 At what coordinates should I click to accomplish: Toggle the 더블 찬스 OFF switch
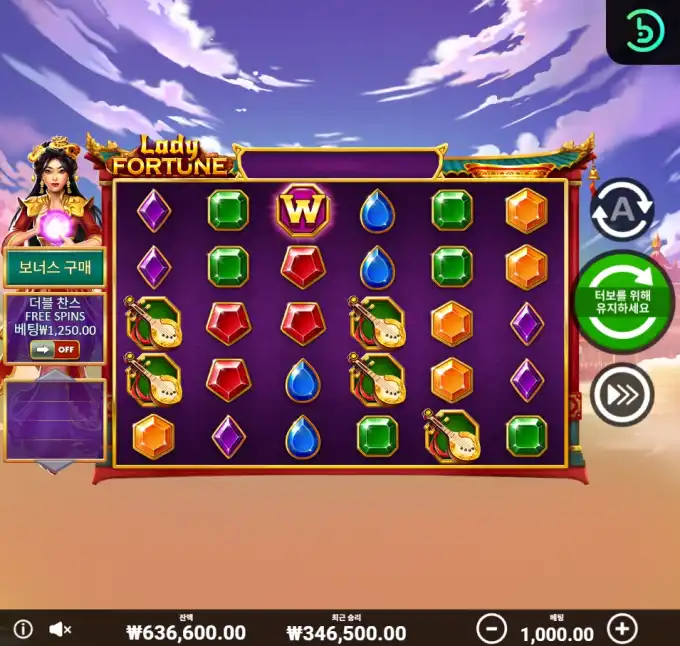click(x=54, y=349)
